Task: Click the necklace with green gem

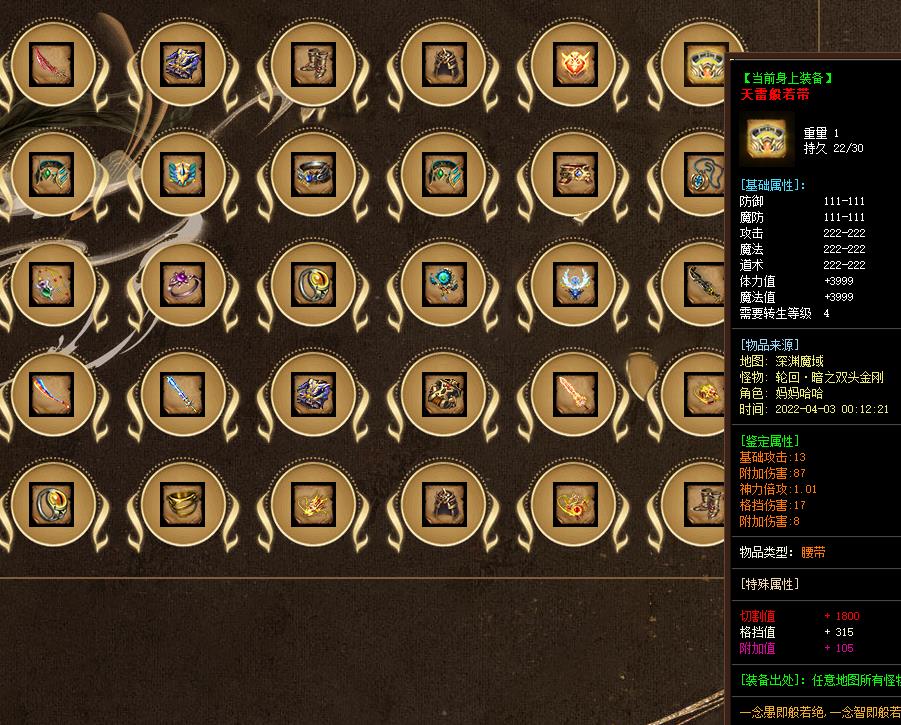Action: (x=52, y=283)
